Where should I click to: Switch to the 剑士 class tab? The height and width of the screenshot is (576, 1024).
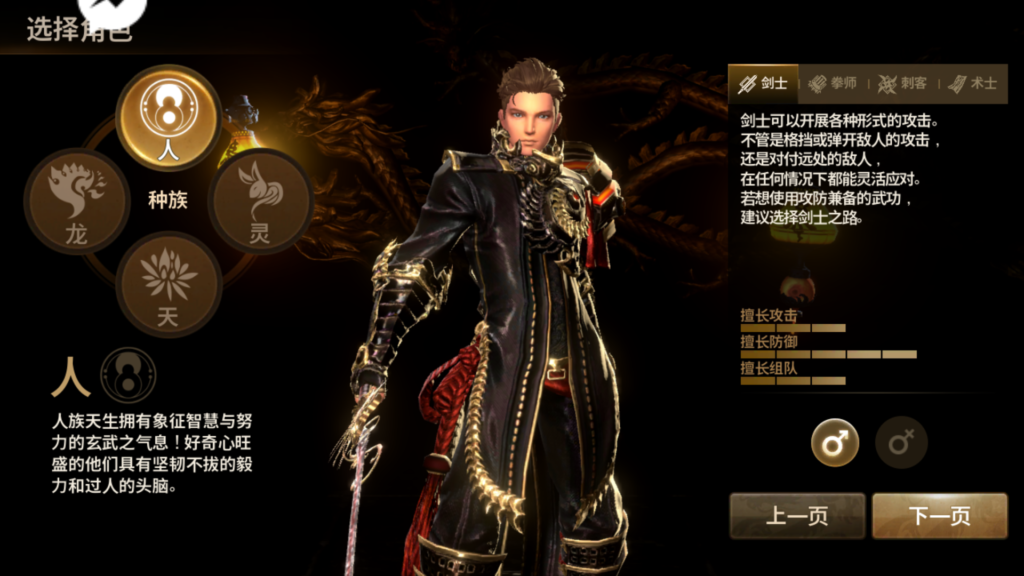(763, 83)
